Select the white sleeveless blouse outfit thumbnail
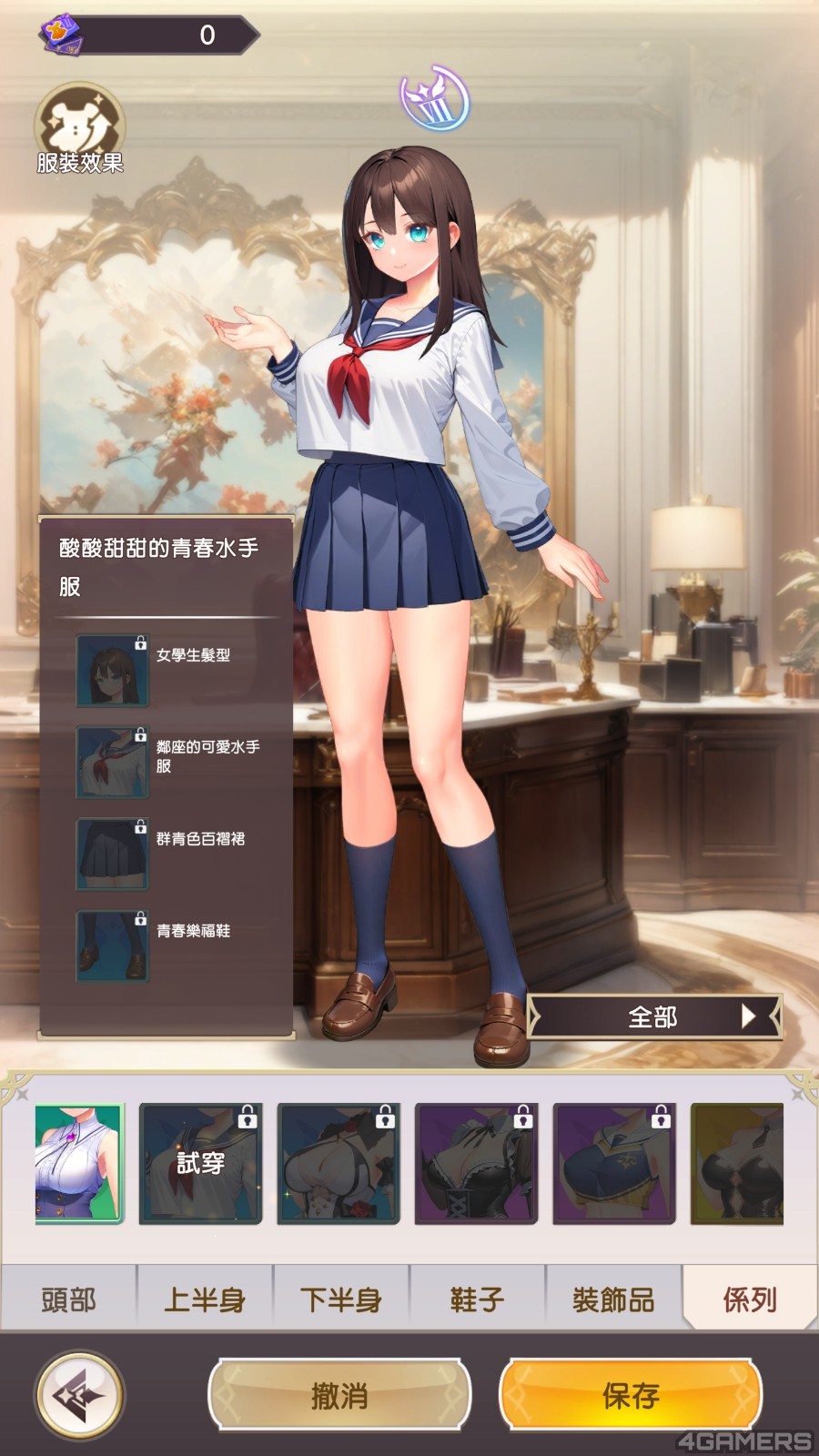 coord(79,1163)
